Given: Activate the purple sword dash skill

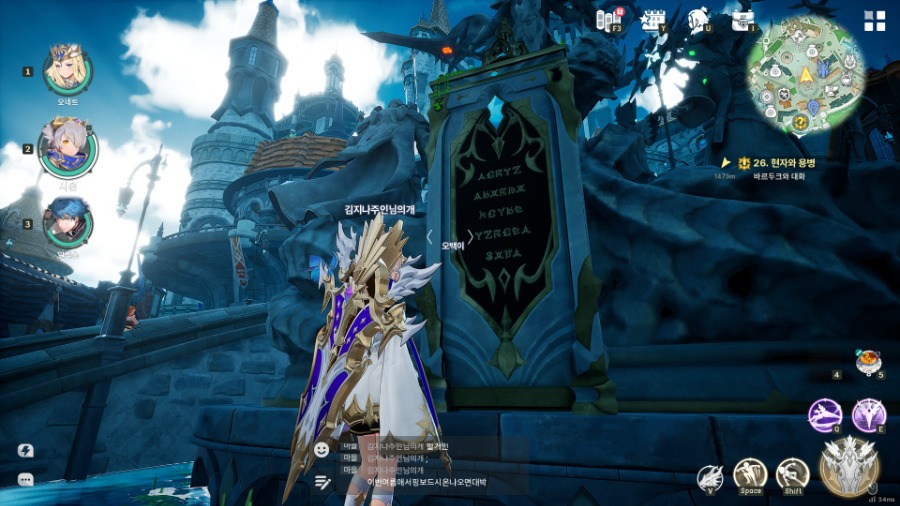Looking at the screenshot, I should 825,415.
